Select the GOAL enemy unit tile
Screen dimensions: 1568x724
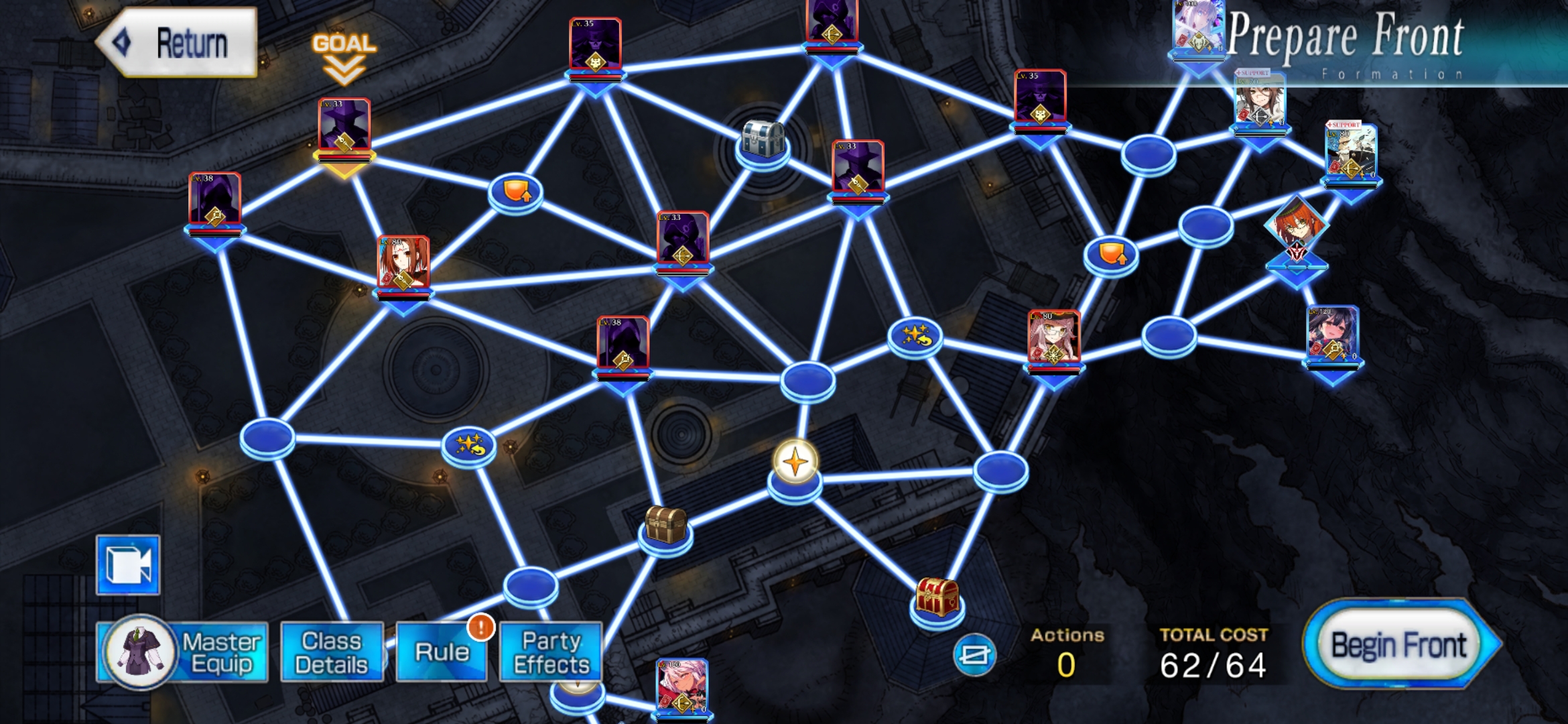(344, 131)
